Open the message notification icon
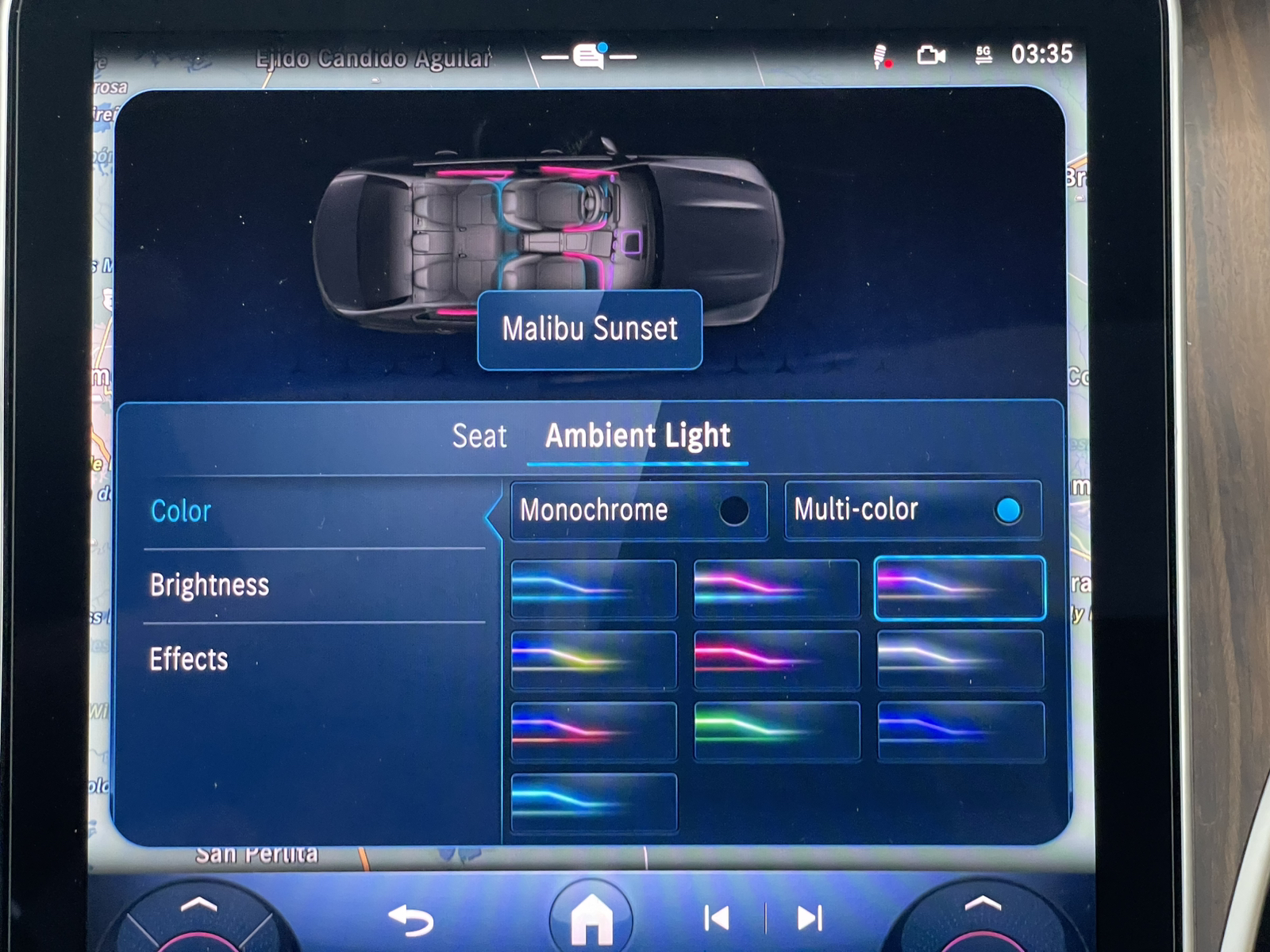 click(x=589, y=56)
